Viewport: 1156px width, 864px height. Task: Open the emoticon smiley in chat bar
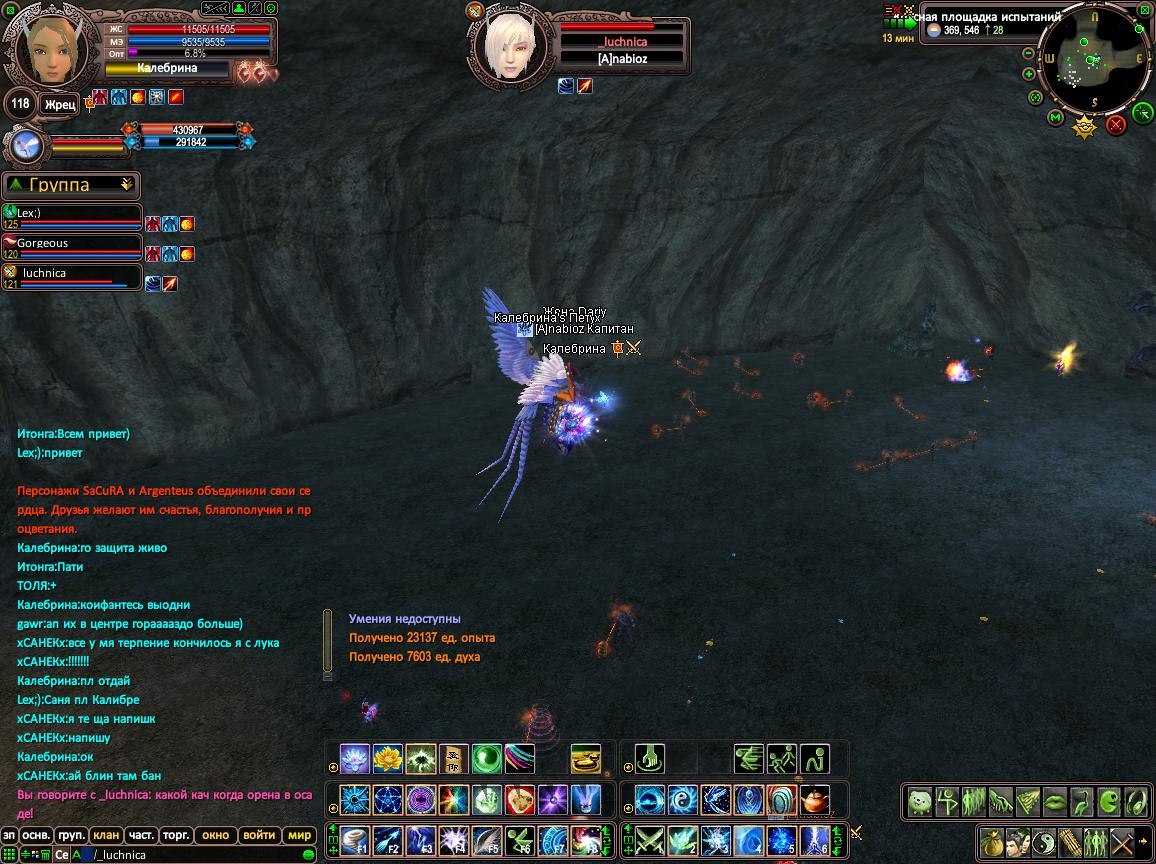coord(308,855)
